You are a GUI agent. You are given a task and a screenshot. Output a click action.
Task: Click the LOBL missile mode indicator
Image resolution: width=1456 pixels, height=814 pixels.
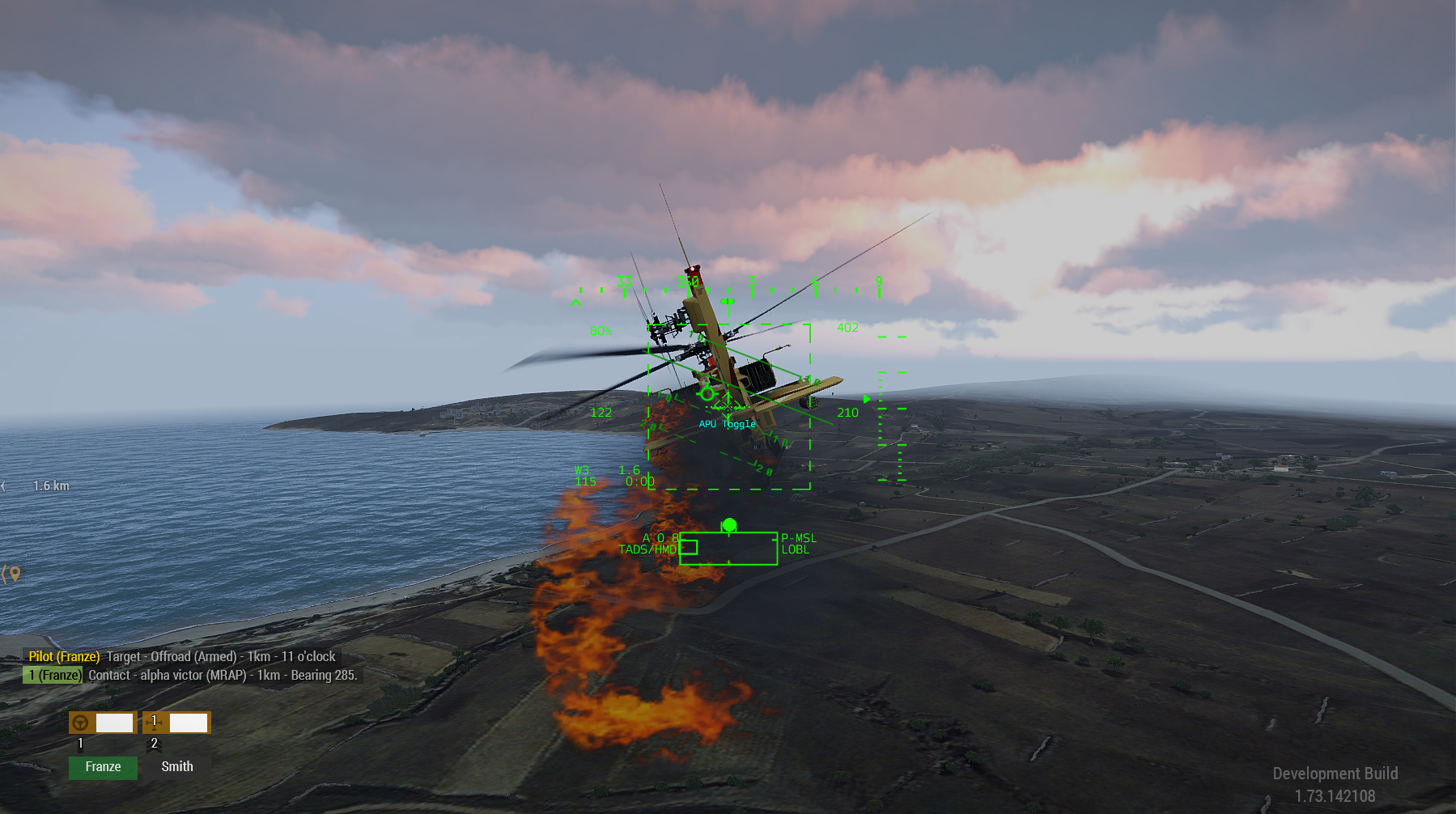coord(796,549)
